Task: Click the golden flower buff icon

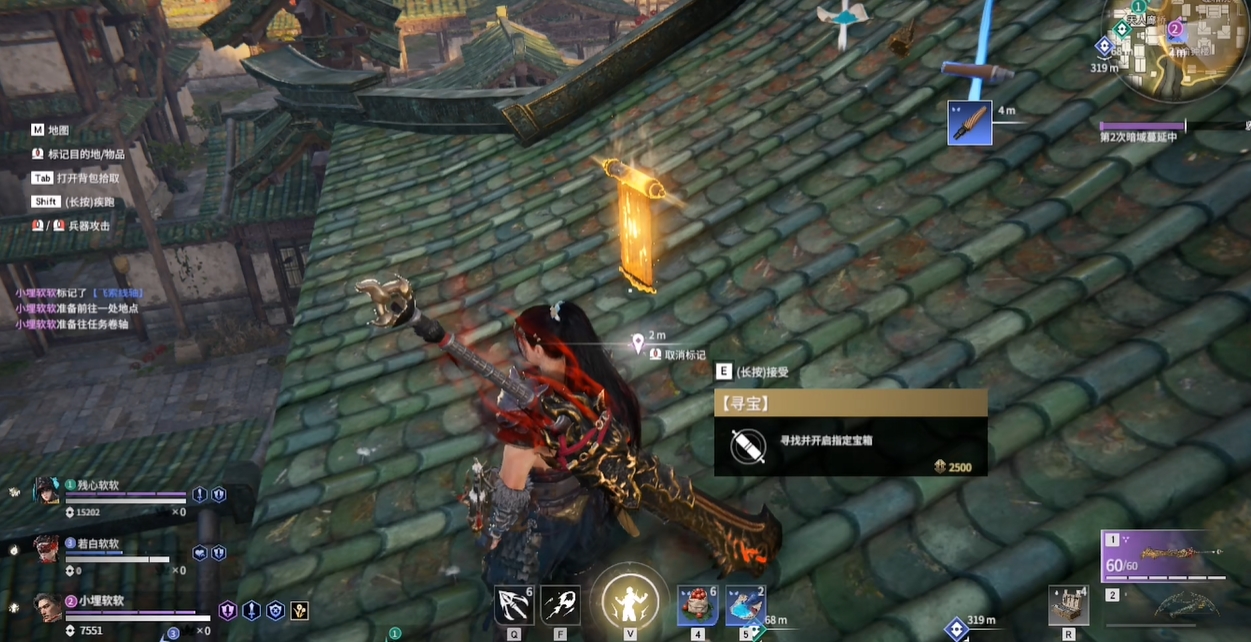Action: [x=299, y=610]
